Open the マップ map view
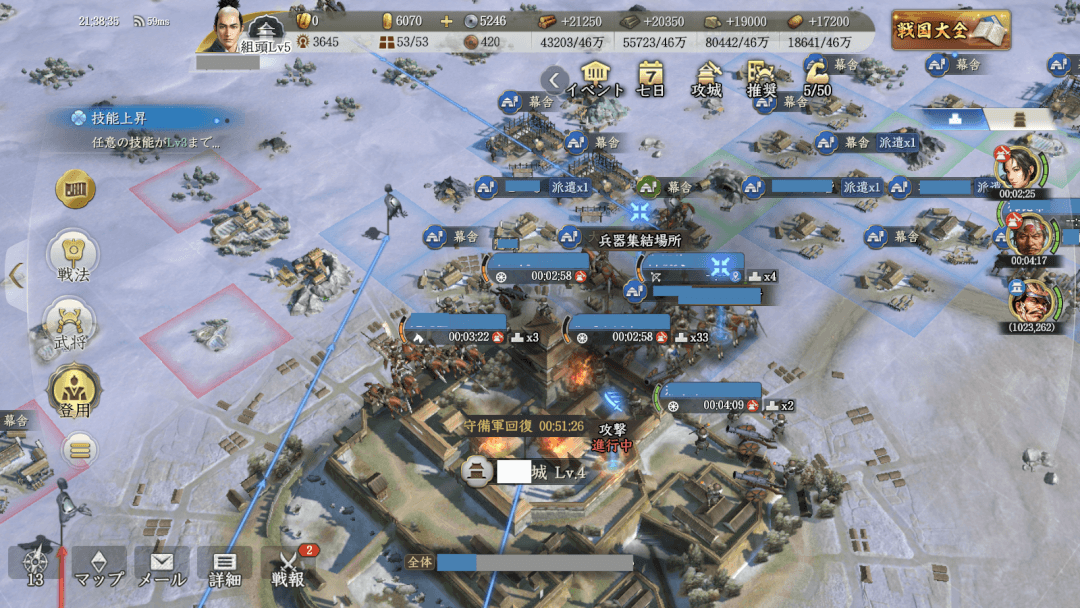Screen dimensions: 1080x608 click(99, 567)
